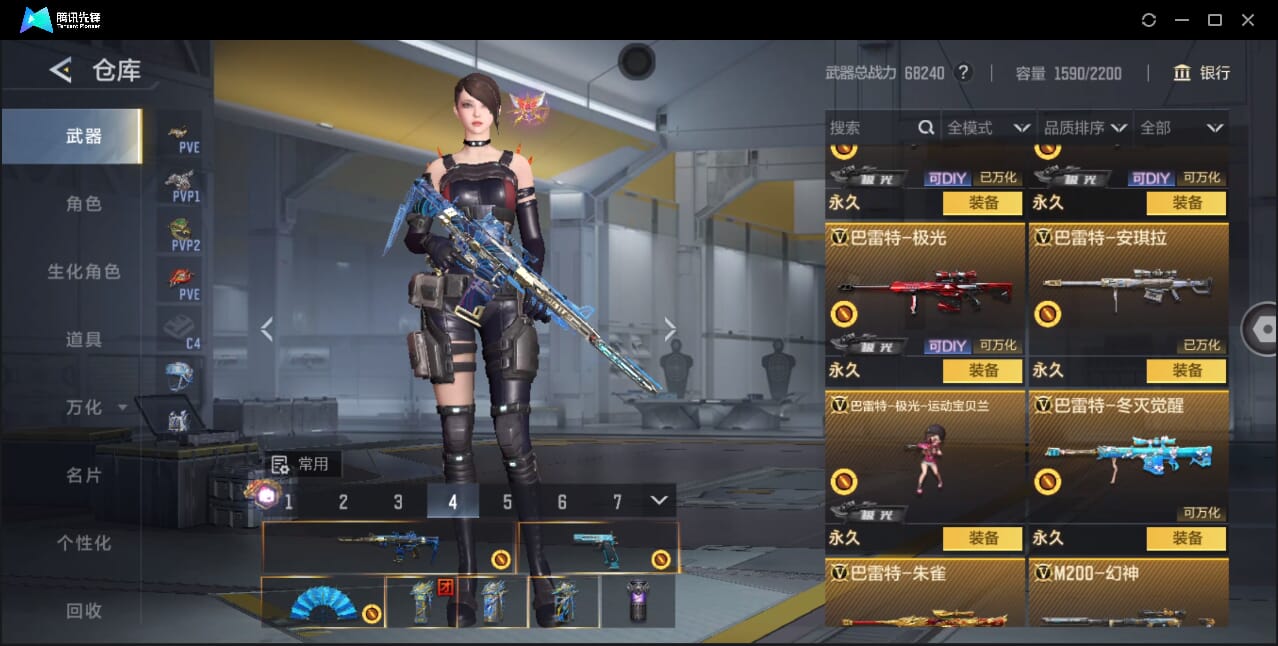This screenshot has width=1278, height=646.
Task: Open the 银行 bank
Action: (x=1201, y=73)
